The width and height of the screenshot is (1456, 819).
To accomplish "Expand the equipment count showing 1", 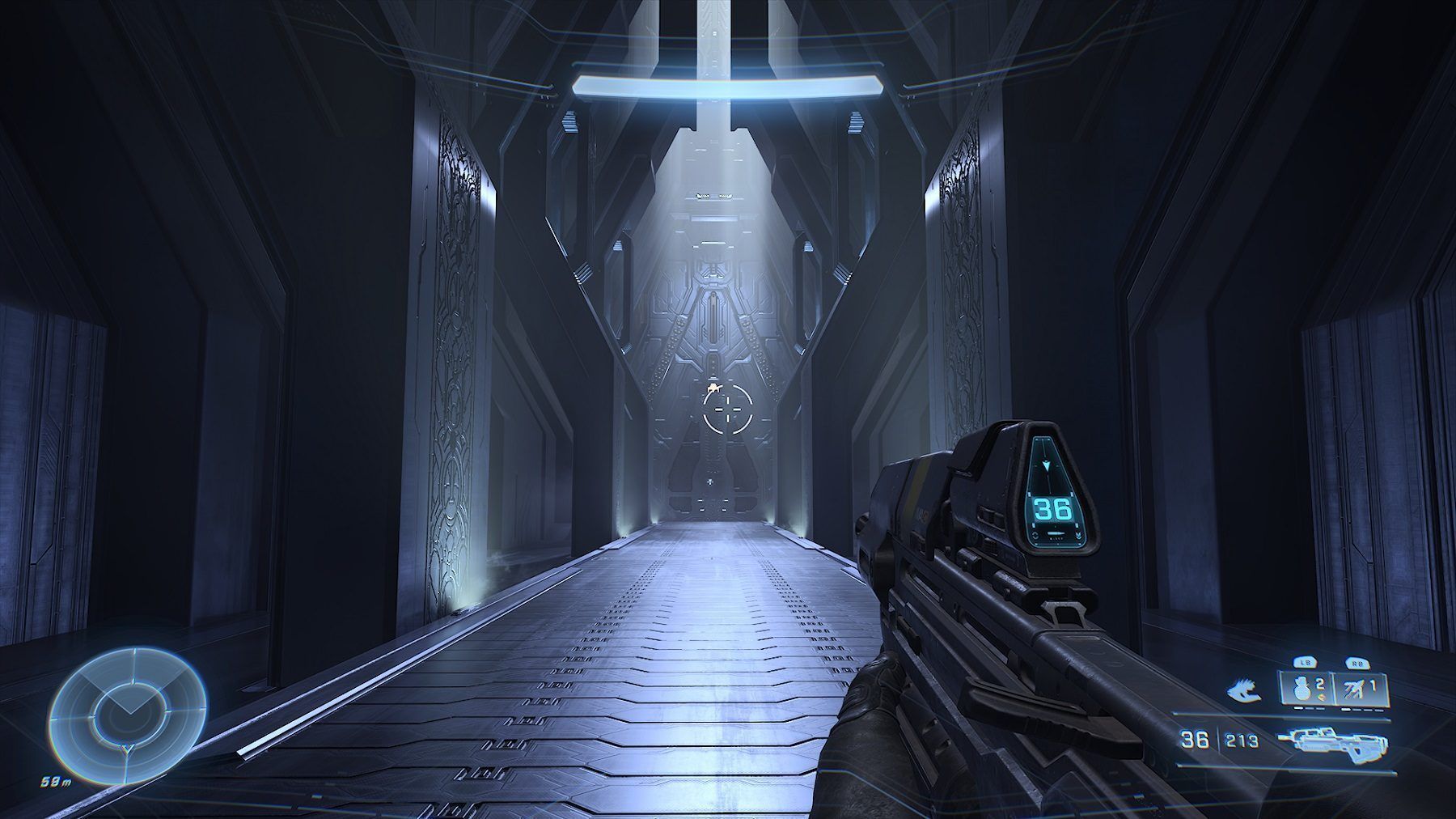I will point(1374,686).
